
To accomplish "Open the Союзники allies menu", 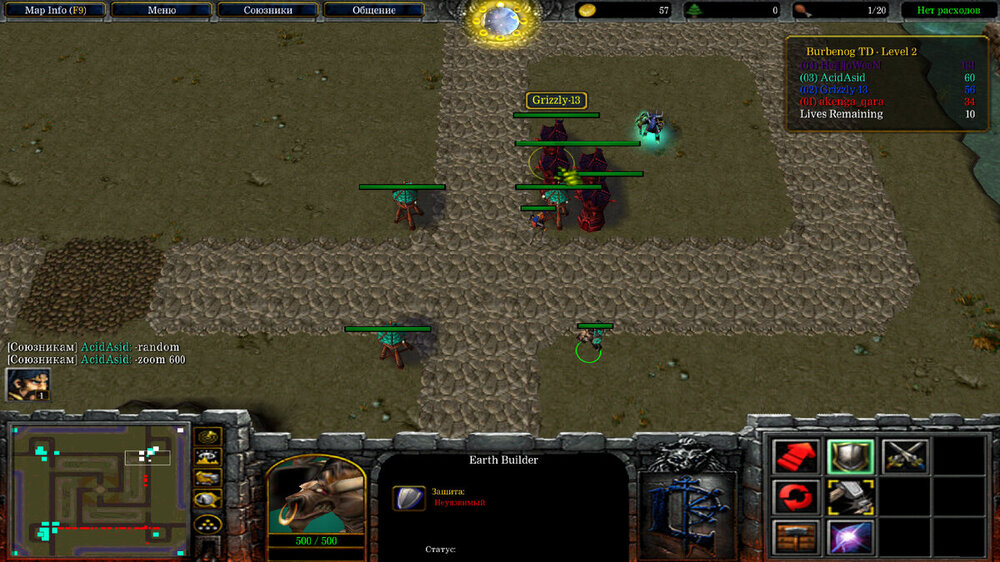I will pos(267,10).
